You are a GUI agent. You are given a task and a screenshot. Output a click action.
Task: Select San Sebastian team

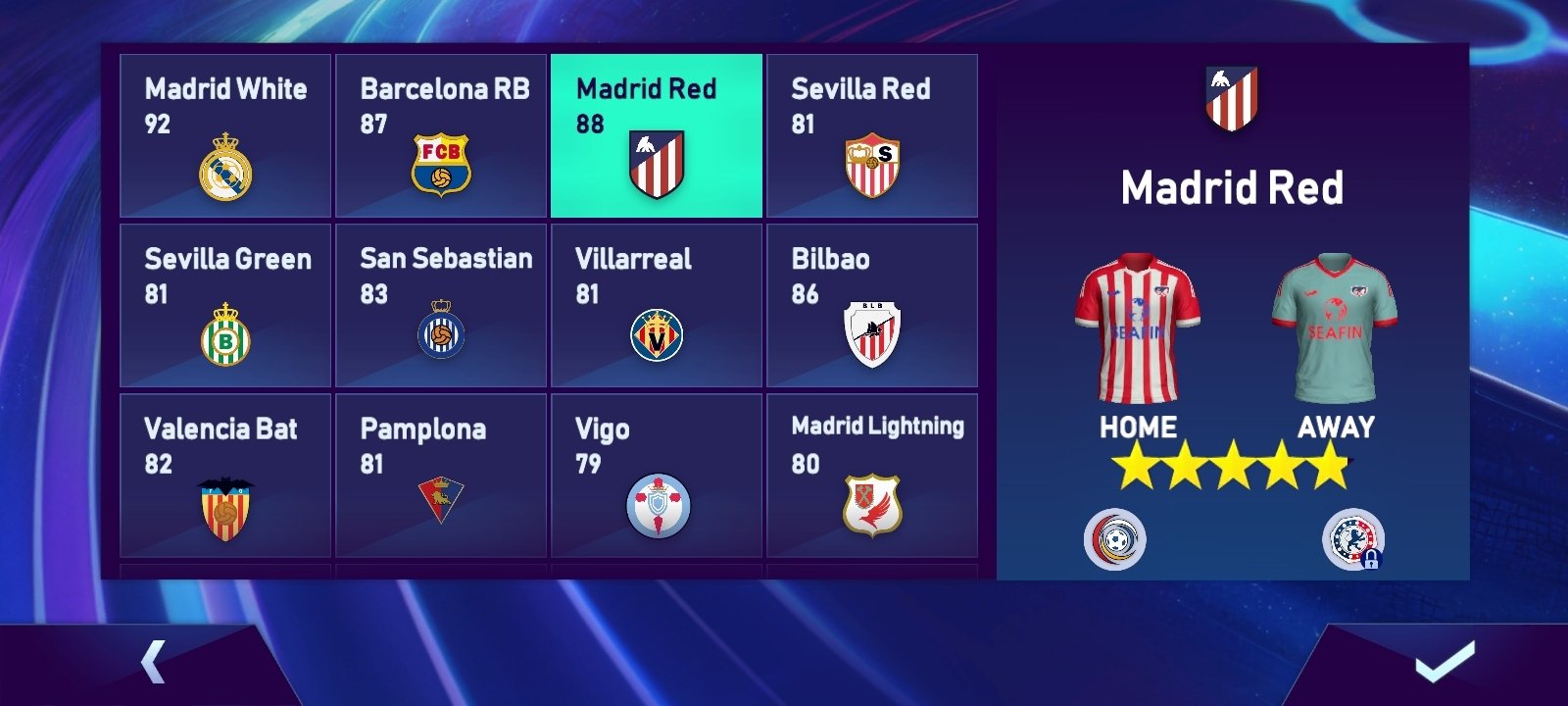pyautogui.click(x=441, y=306)
